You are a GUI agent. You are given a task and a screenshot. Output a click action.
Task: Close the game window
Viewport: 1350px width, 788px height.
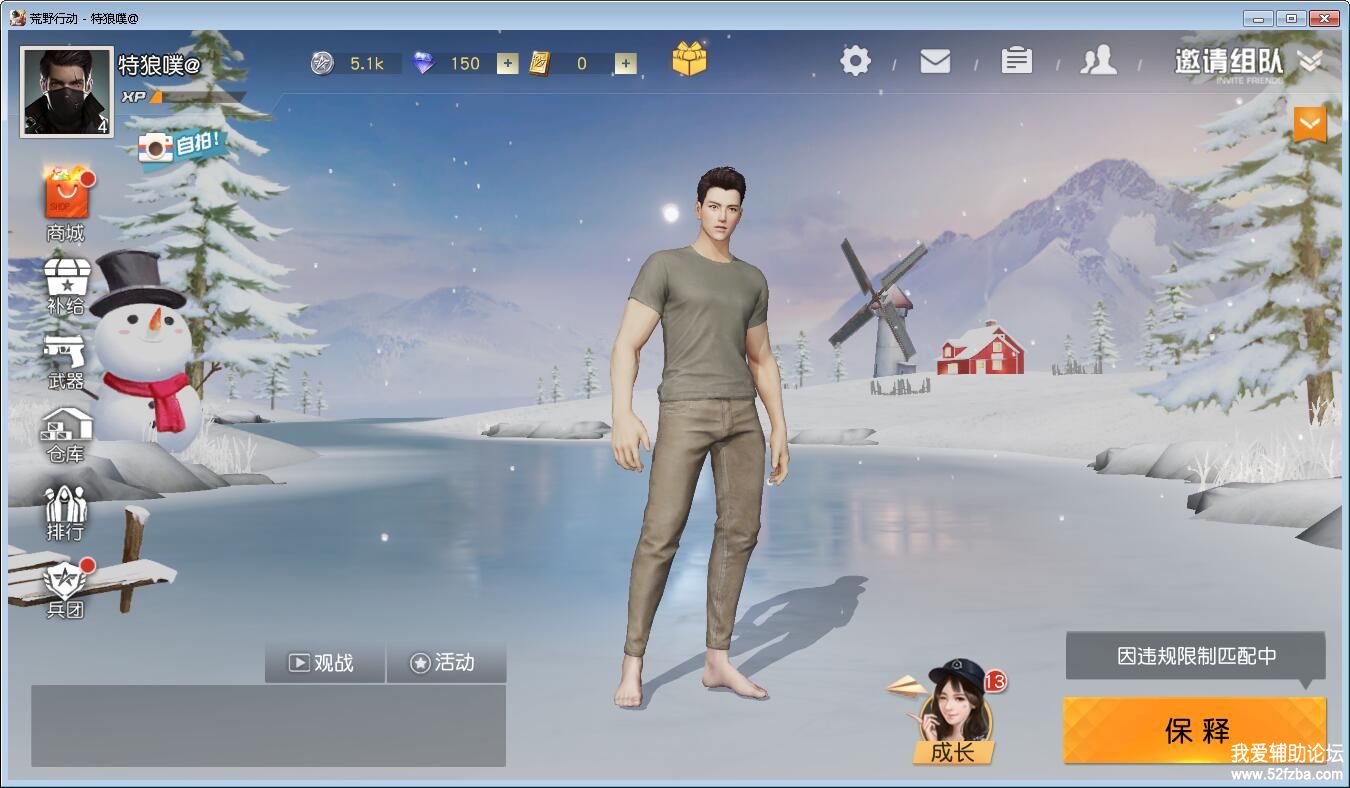1324,18
